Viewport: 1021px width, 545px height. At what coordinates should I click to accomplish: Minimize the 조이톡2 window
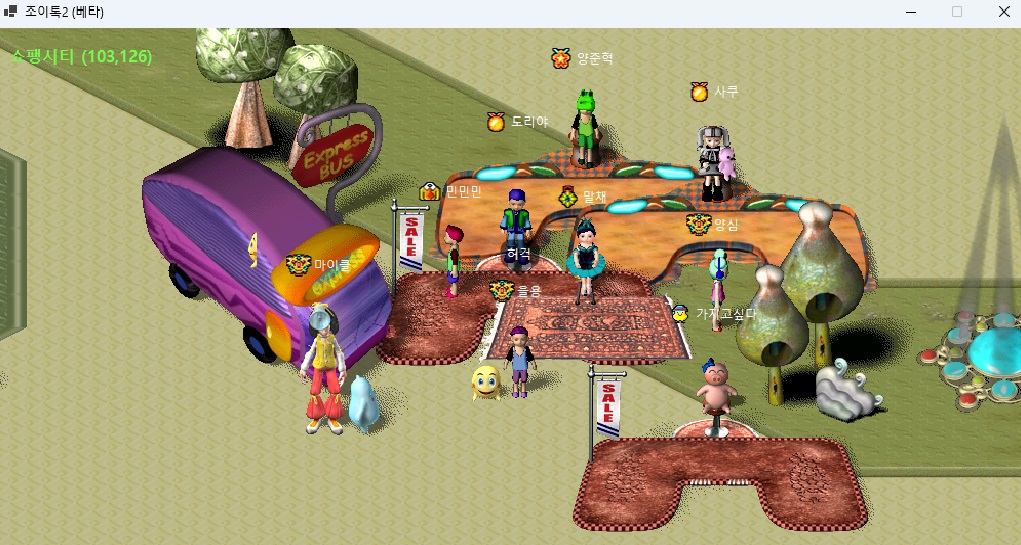click(x=911, y=12)
